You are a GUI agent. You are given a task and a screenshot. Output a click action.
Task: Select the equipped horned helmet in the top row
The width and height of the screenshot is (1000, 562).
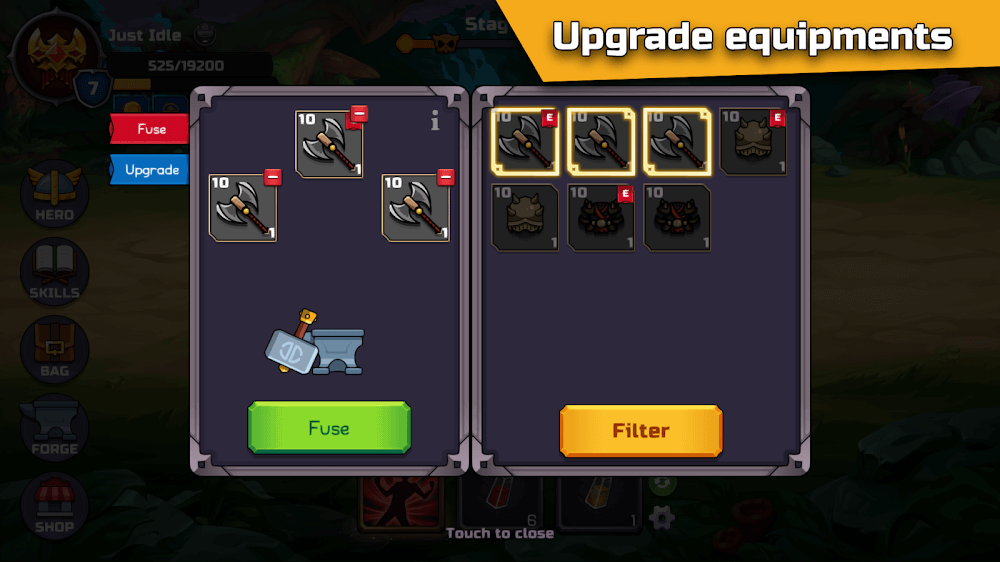(x=753, y=142)
